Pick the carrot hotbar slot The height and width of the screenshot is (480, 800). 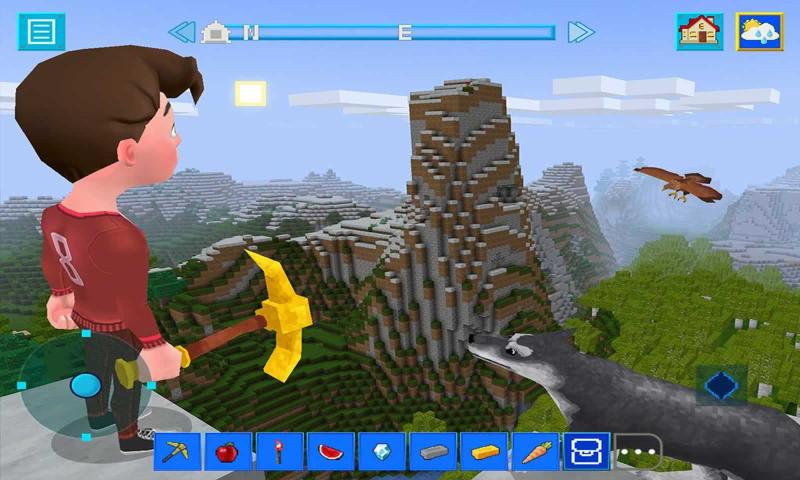click(536, 451)
